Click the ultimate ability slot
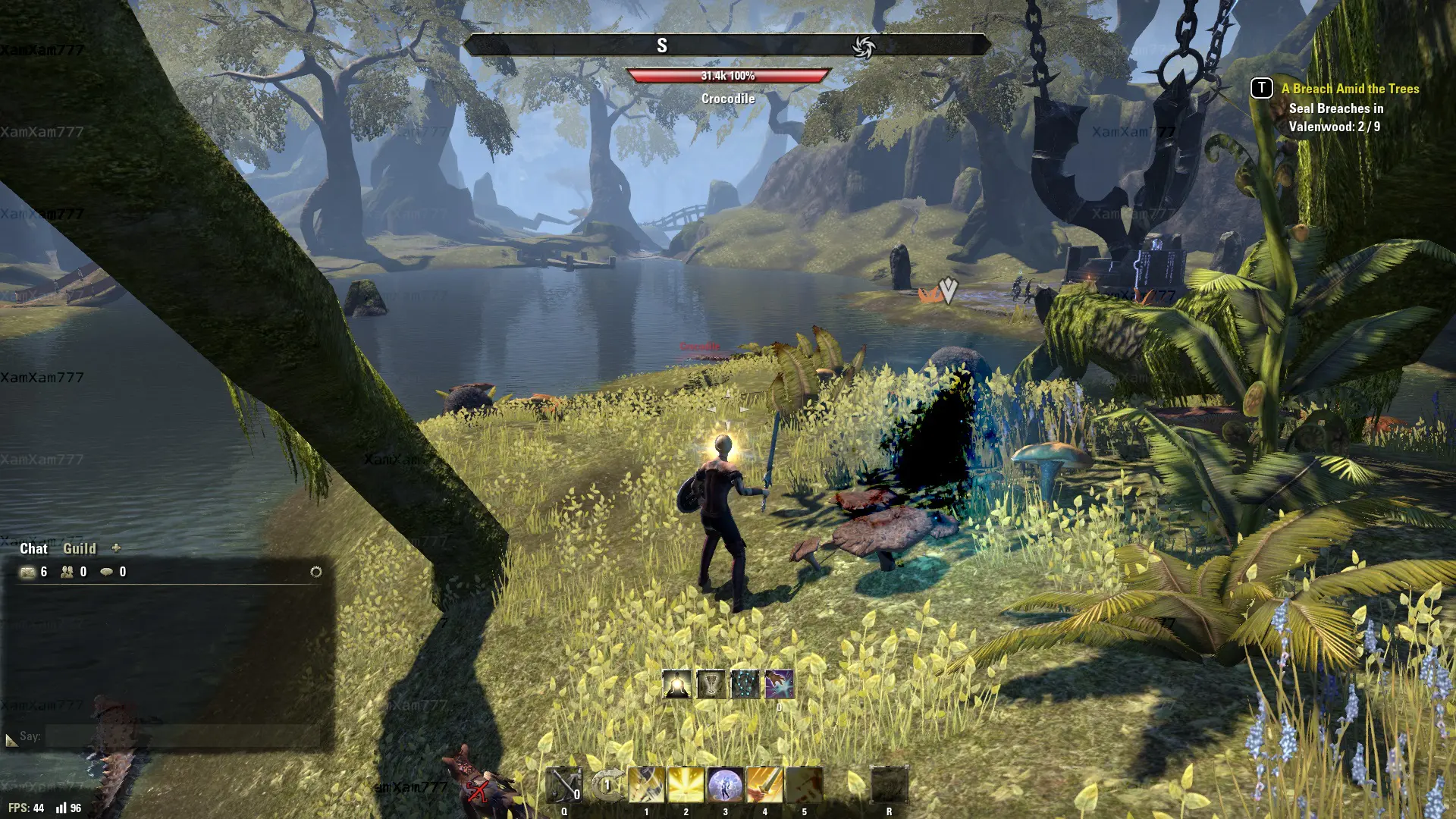 pos(889,786)
